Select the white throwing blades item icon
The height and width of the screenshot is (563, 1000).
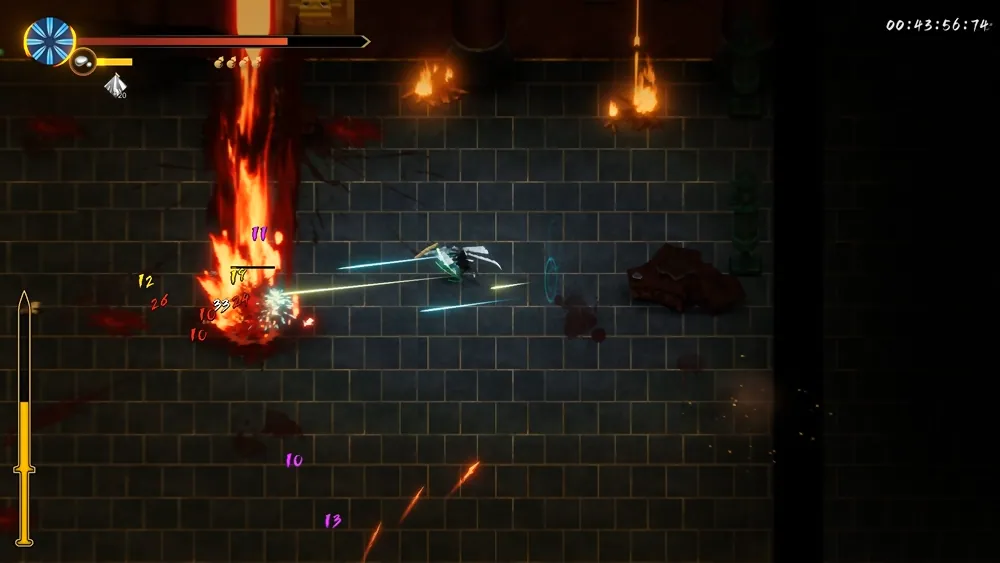pyautogui.click(x=115, y=86)
